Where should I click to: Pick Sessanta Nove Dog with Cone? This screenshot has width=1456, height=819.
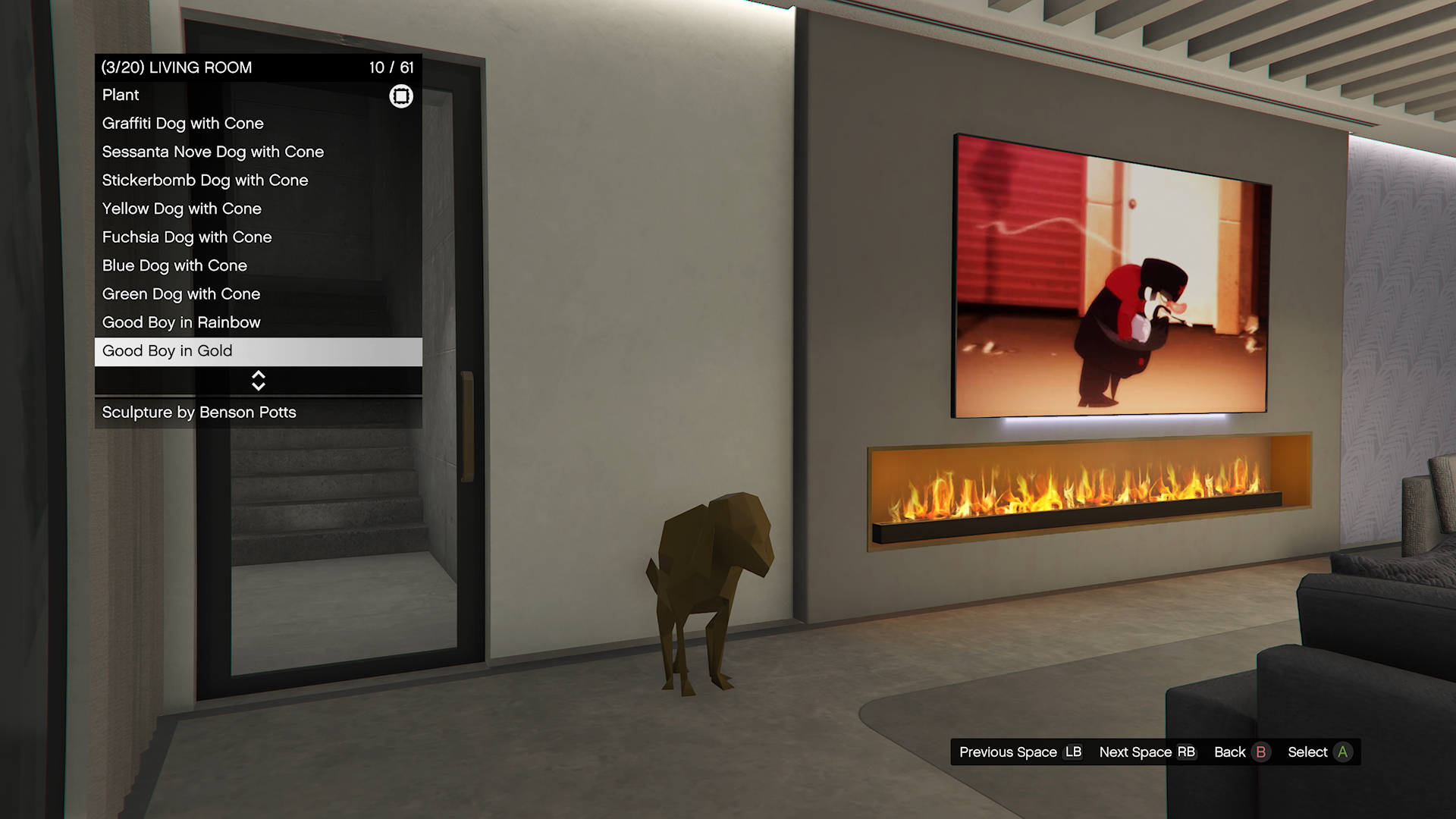tap(258, 152)
